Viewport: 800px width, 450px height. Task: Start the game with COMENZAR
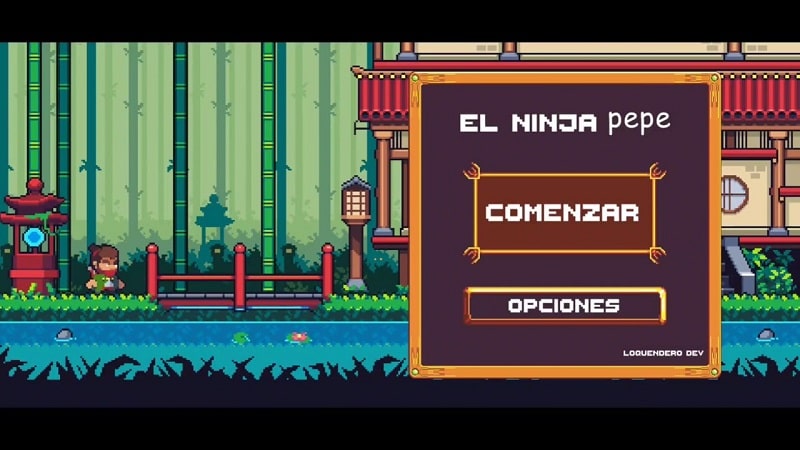point(562,213)
